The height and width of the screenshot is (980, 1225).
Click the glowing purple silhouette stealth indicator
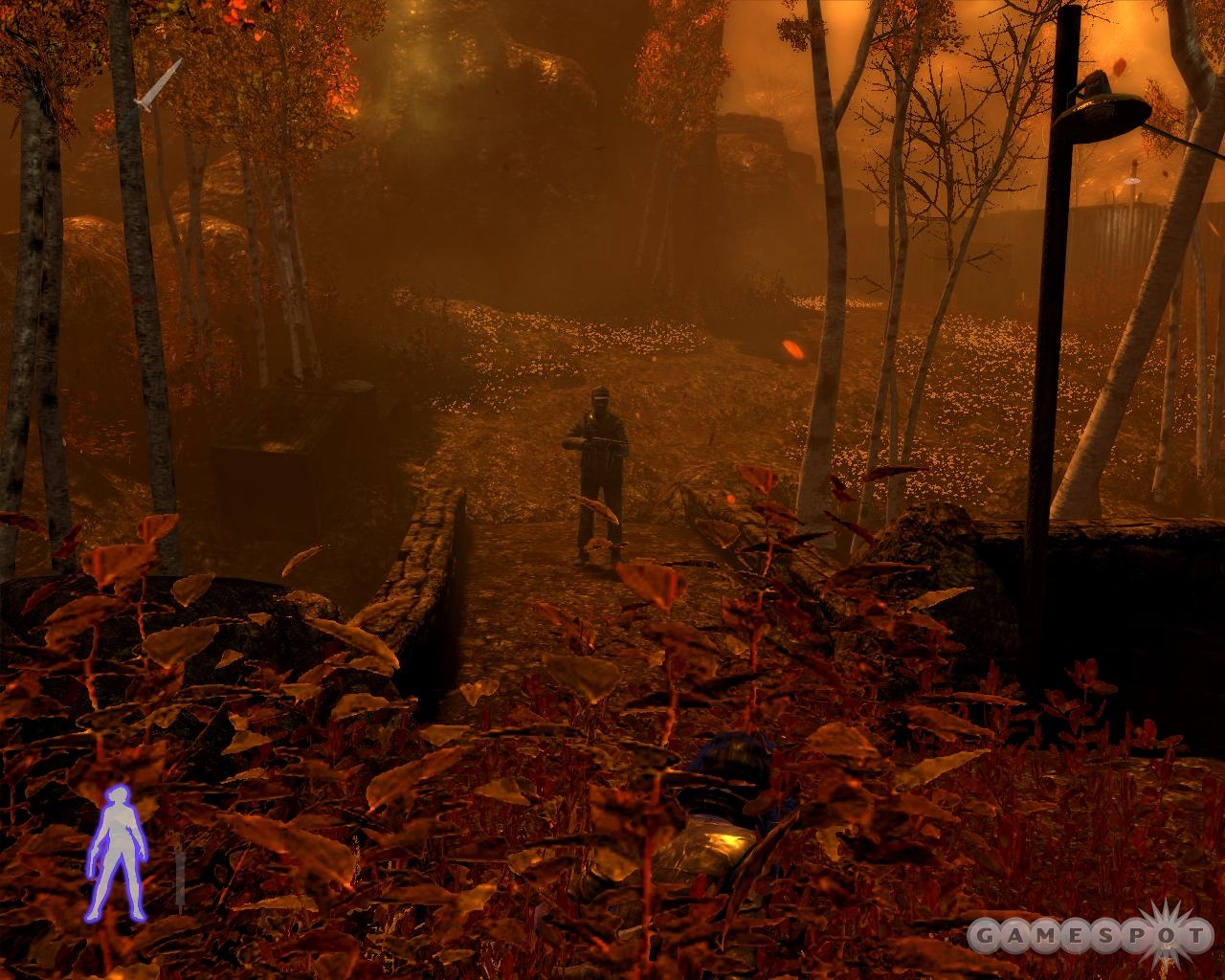click(x=117, y=852)
